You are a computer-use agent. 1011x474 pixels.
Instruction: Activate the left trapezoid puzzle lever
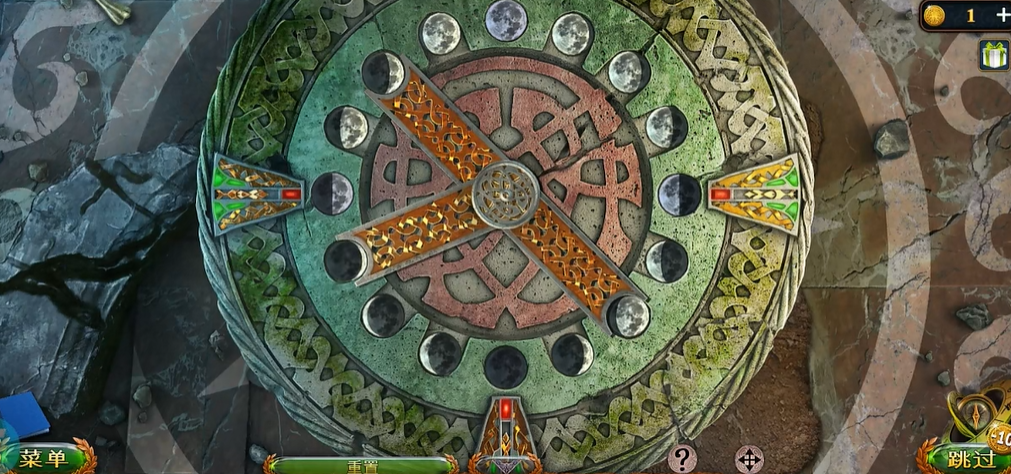257,193
